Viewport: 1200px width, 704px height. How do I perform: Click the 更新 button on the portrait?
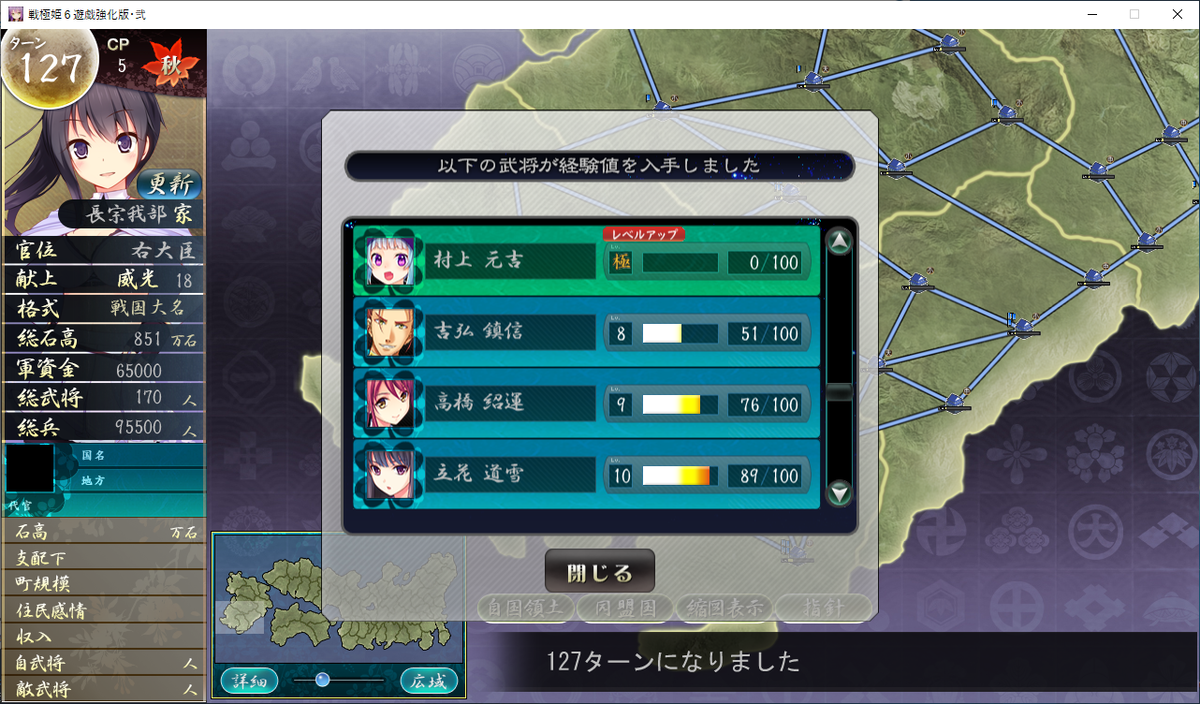(167, 184)
